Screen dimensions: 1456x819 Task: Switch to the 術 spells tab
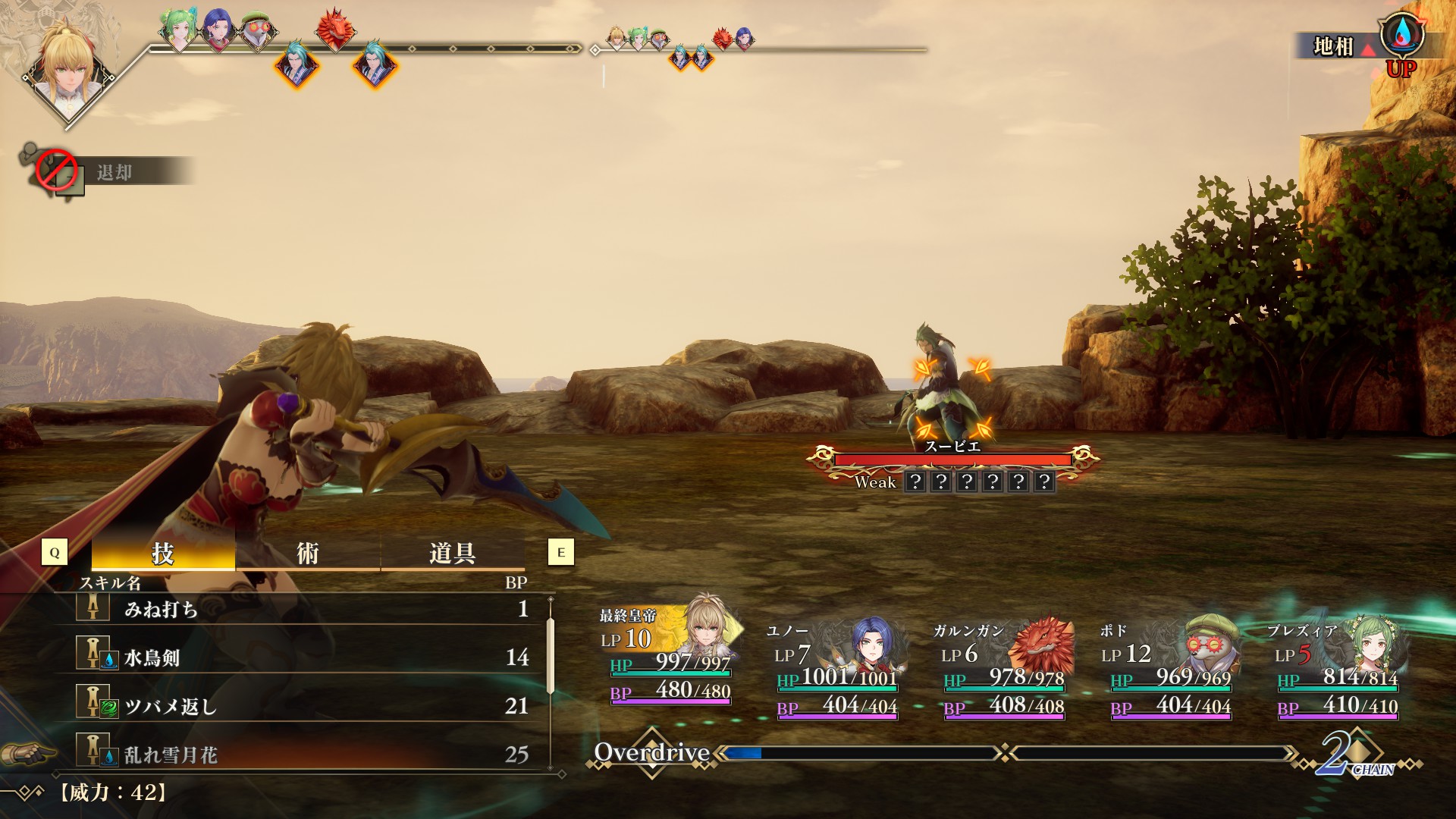point(307,554)
